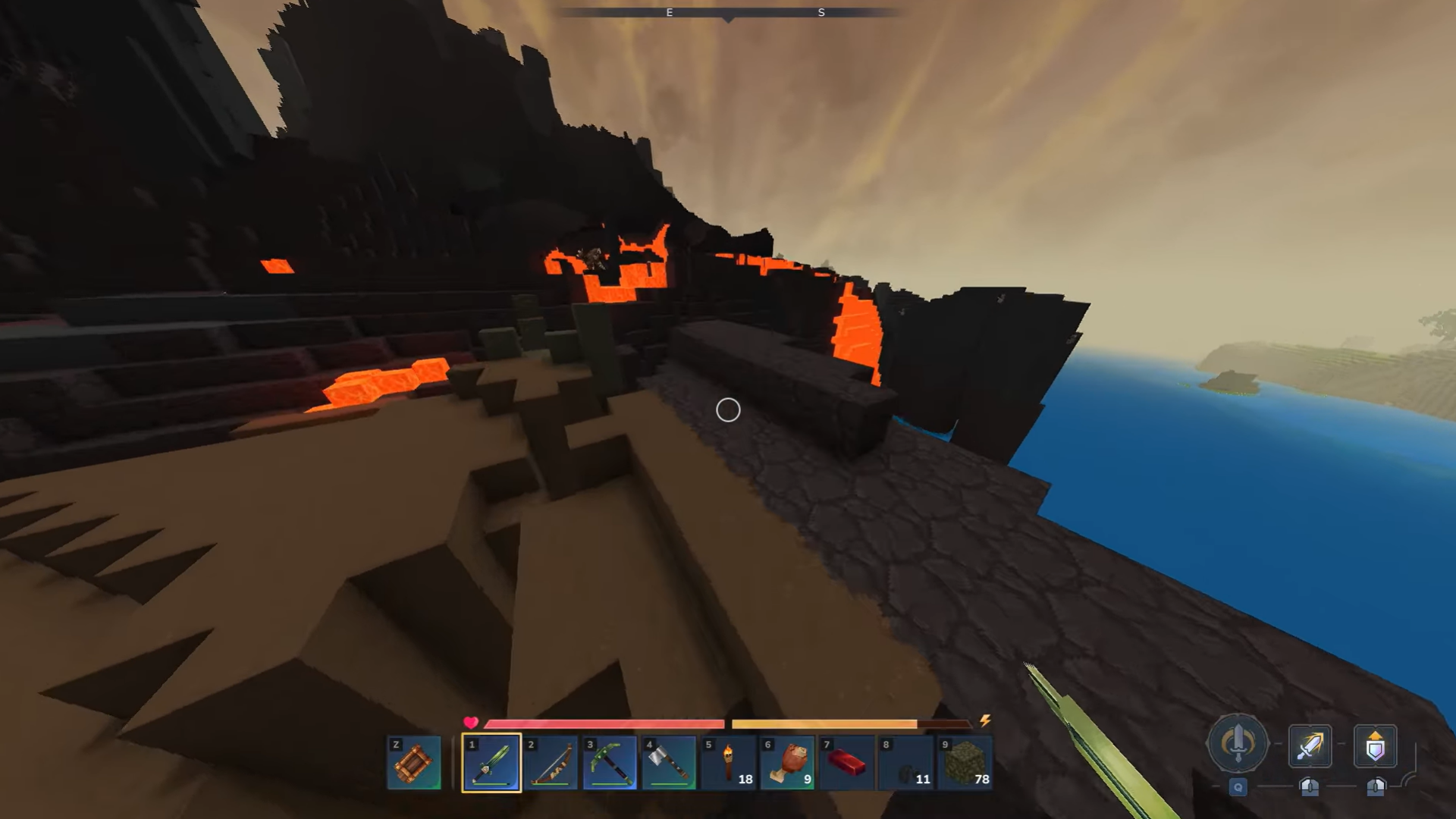Select the mossy block stack in slot 9

965,762
